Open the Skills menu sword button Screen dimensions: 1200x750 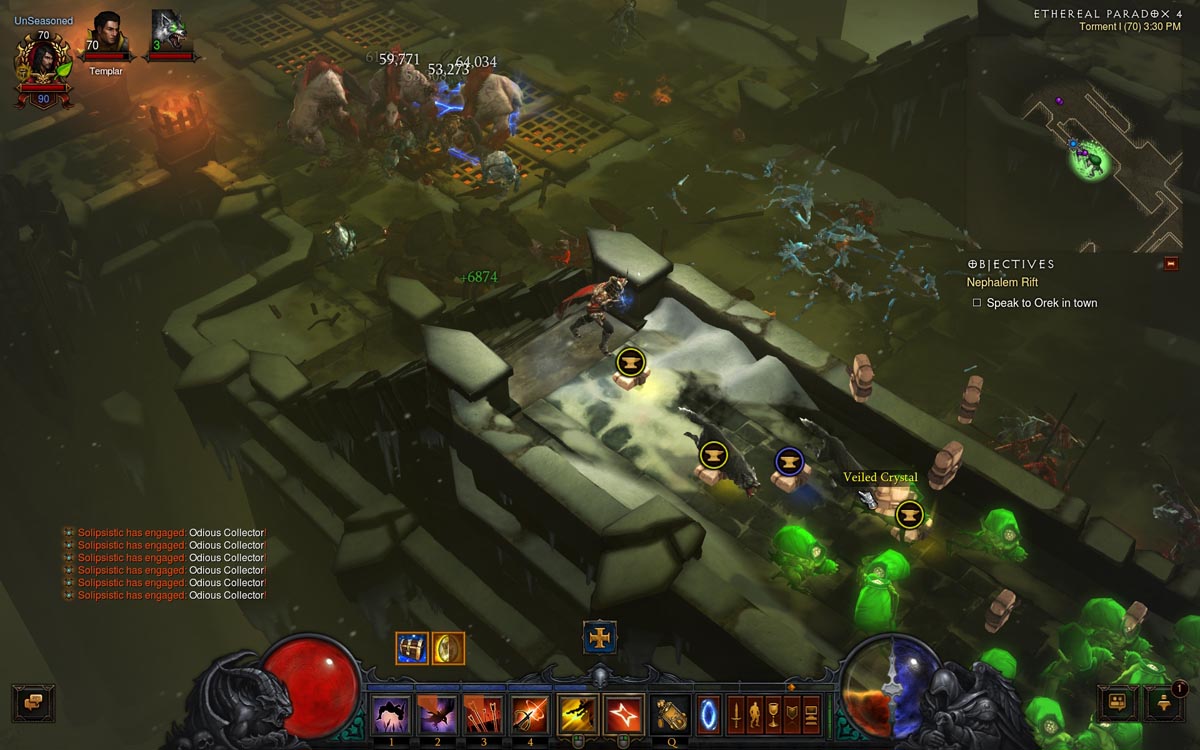735,713
